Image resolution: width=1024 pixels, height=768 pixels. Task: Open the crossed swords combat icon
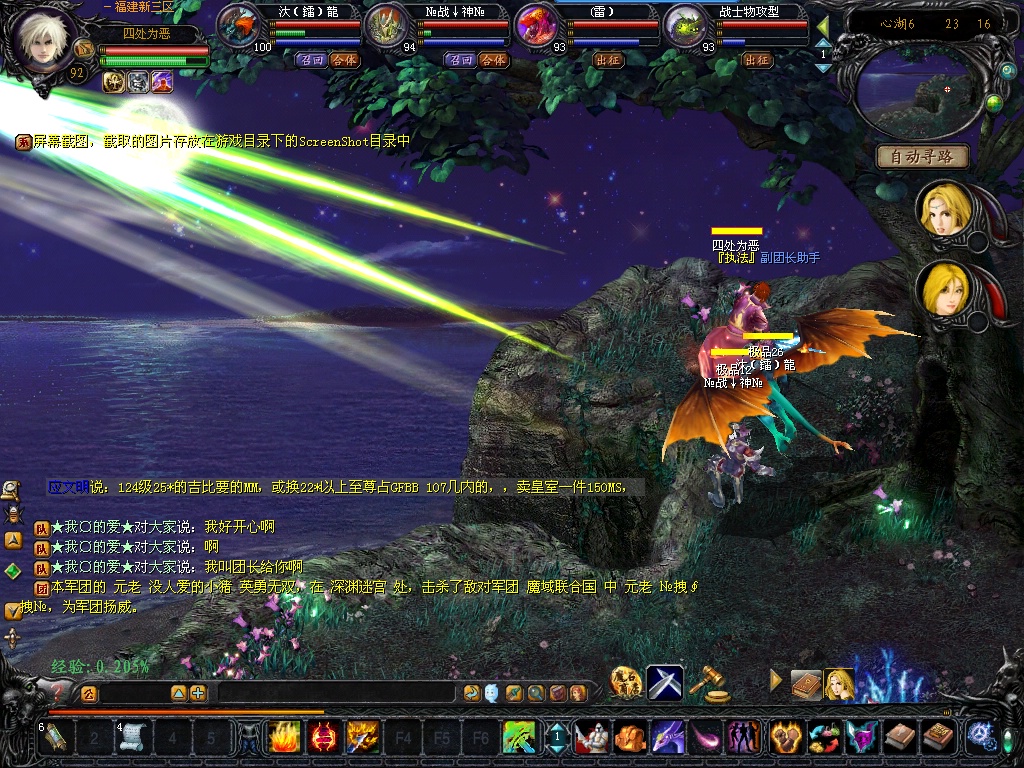[665, 682]
